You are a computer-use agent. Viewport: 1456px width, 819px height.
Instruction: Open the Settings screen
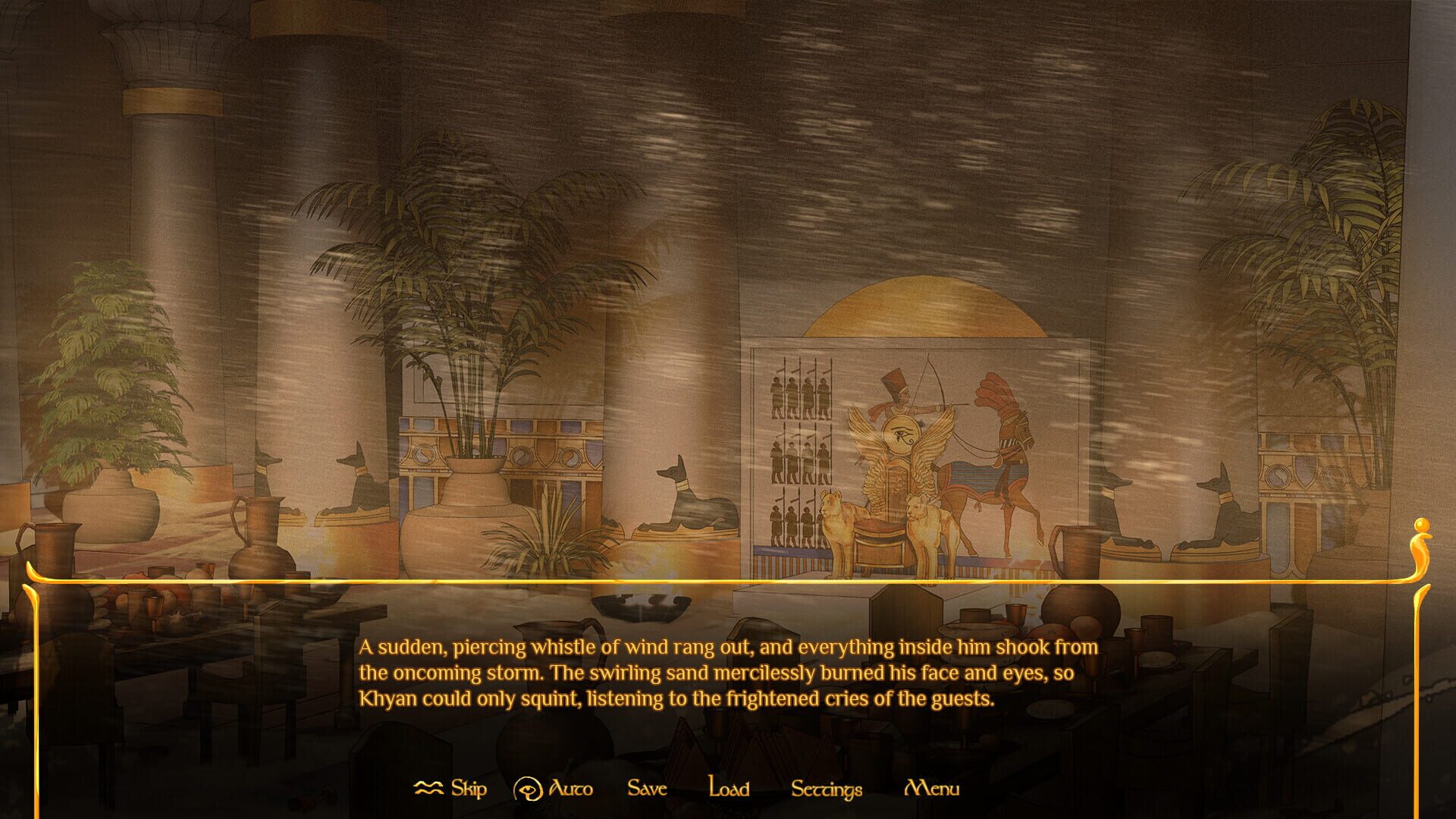tap(826, 790)
